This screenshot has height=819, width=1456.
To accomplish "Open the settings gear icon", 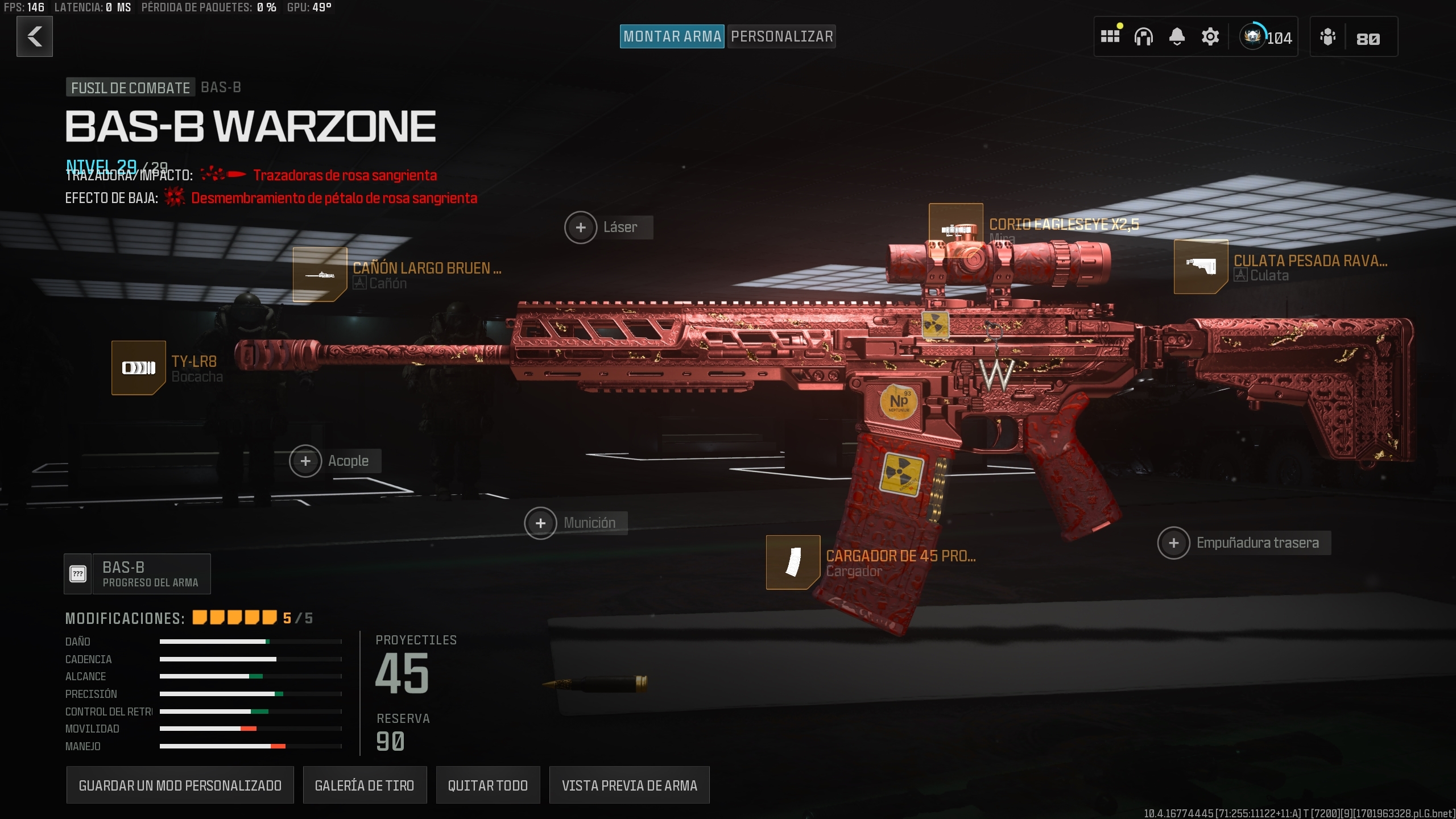I will click(1209, 36).
